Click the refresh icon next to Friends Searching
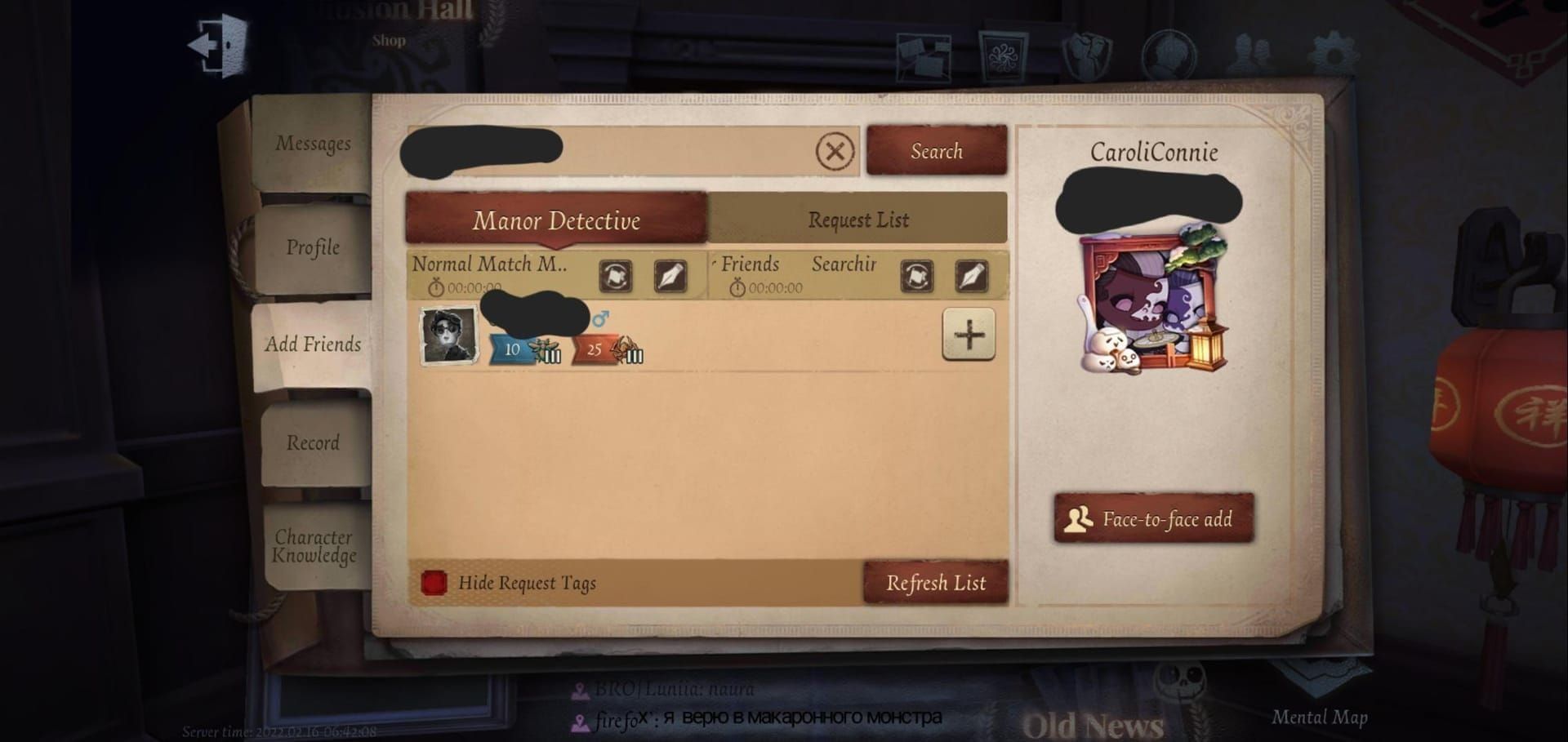1568x742 pixels. tap(919, 276)
